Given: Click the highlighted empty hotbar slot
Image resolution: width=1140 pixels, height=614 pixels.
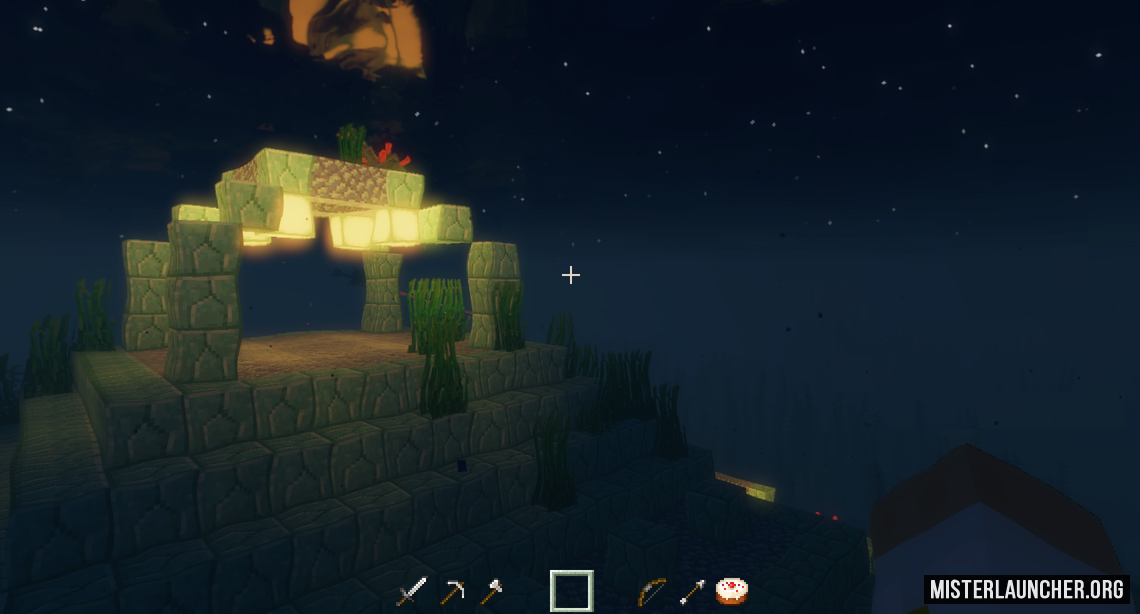Looking at the screenshot, I should (x=571, y=591).
